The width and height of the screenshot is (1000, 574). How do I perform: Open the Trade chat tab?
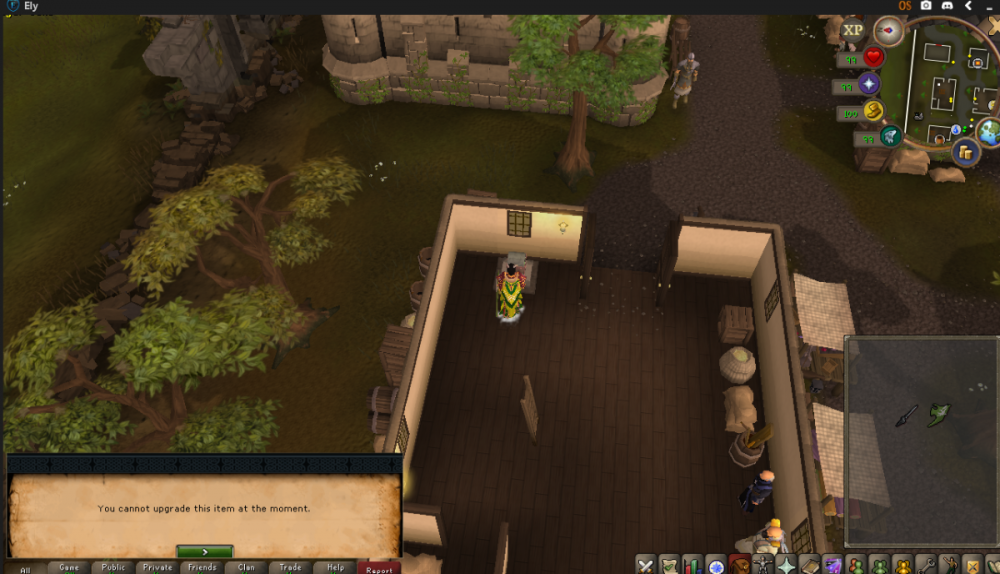click(x=290, y=567)
